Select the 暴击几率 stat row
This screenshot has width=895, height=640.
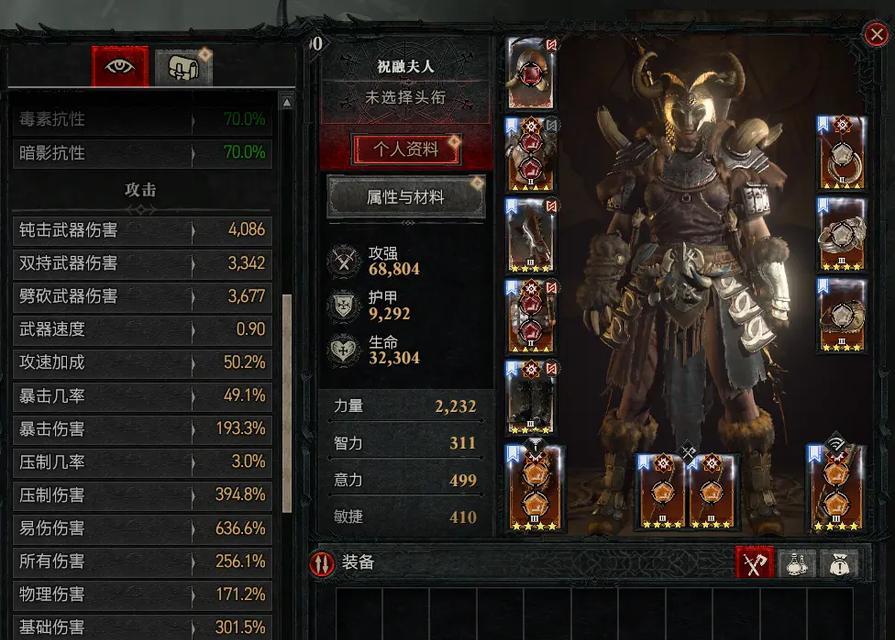point(142,396)
